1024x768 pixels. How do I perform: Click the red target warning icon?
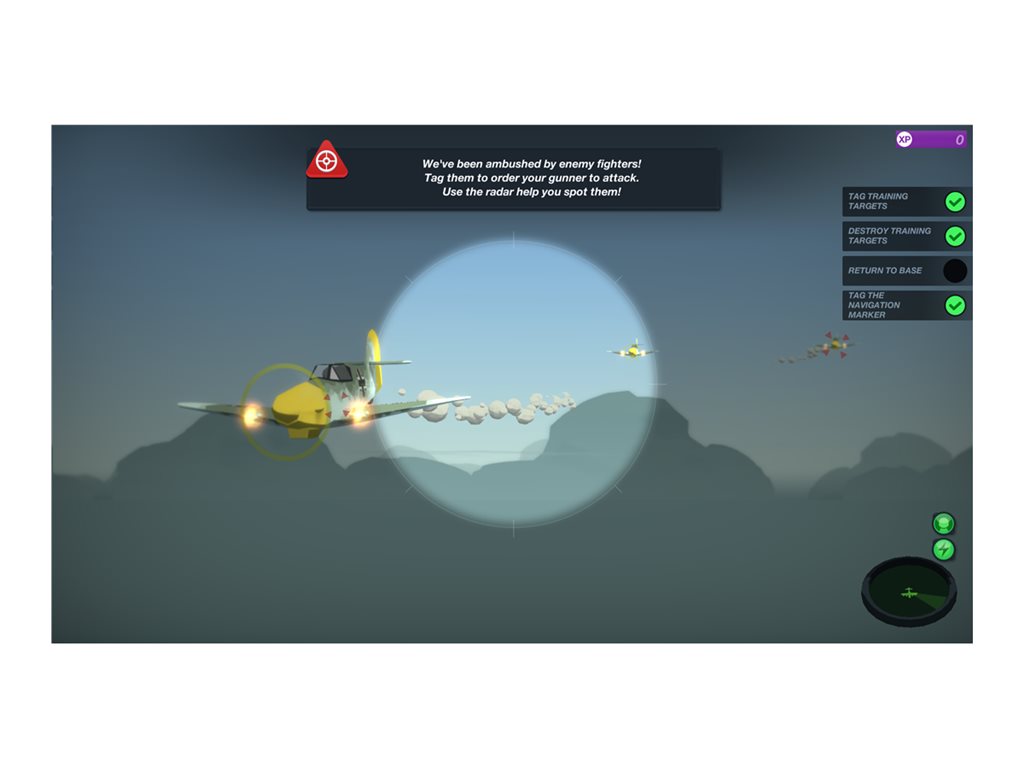pyautogui.click(x=326, y=162)
